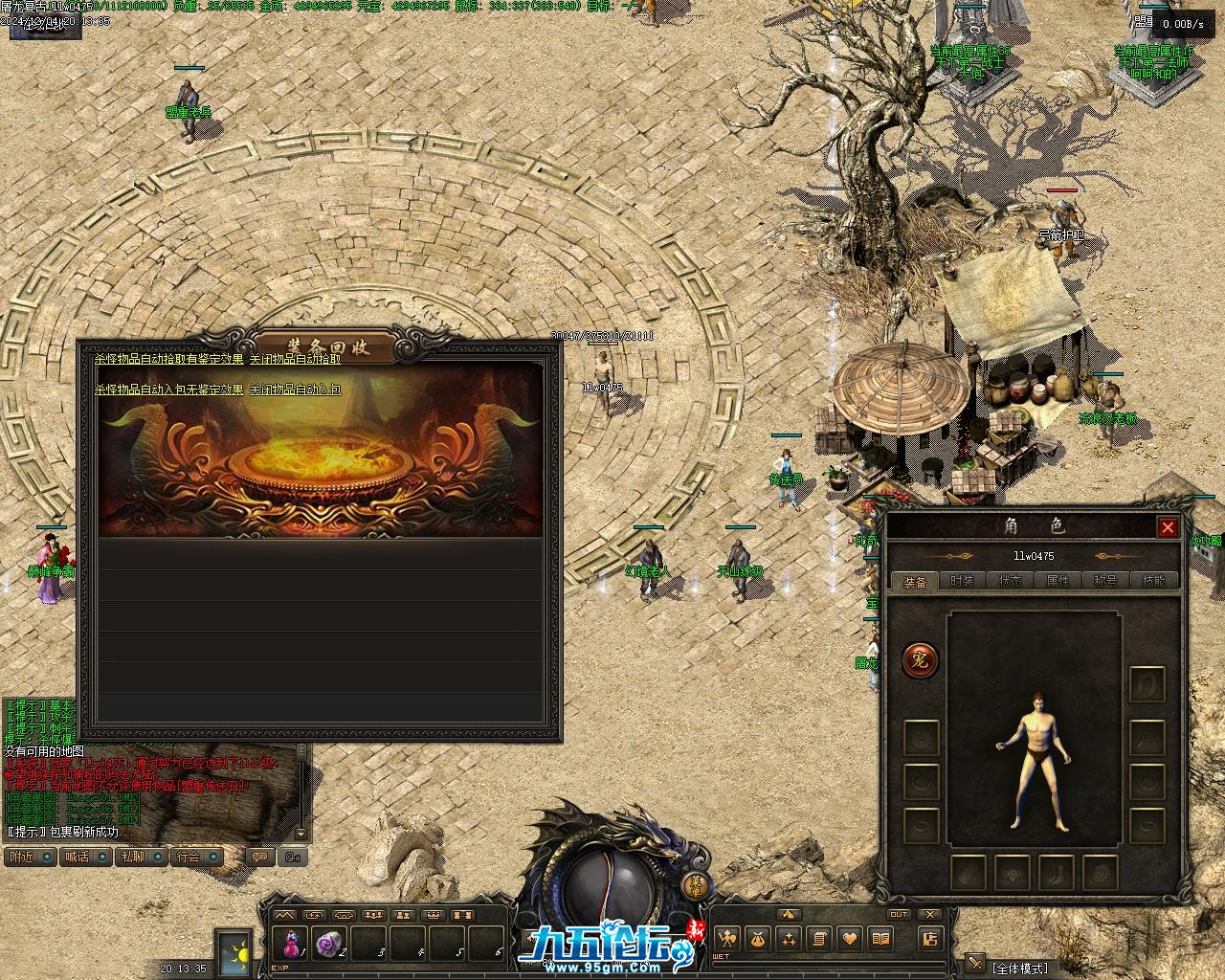1225x980 pixels.
Task: Use the red potion in hotbar slot 1
Action: [x=290, y=944]
